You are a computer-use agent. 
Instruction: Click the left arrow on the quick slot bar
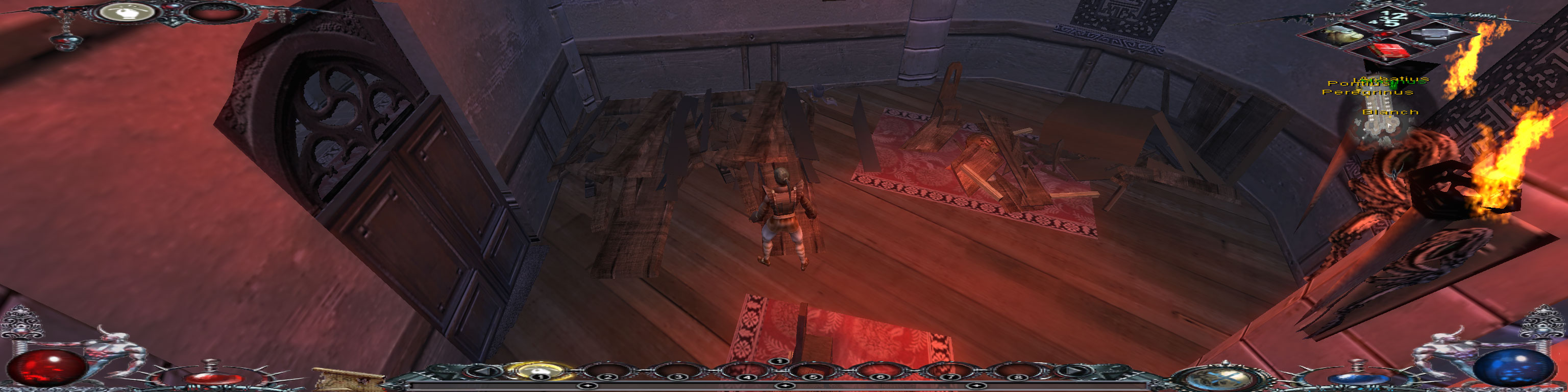[483, 371]
